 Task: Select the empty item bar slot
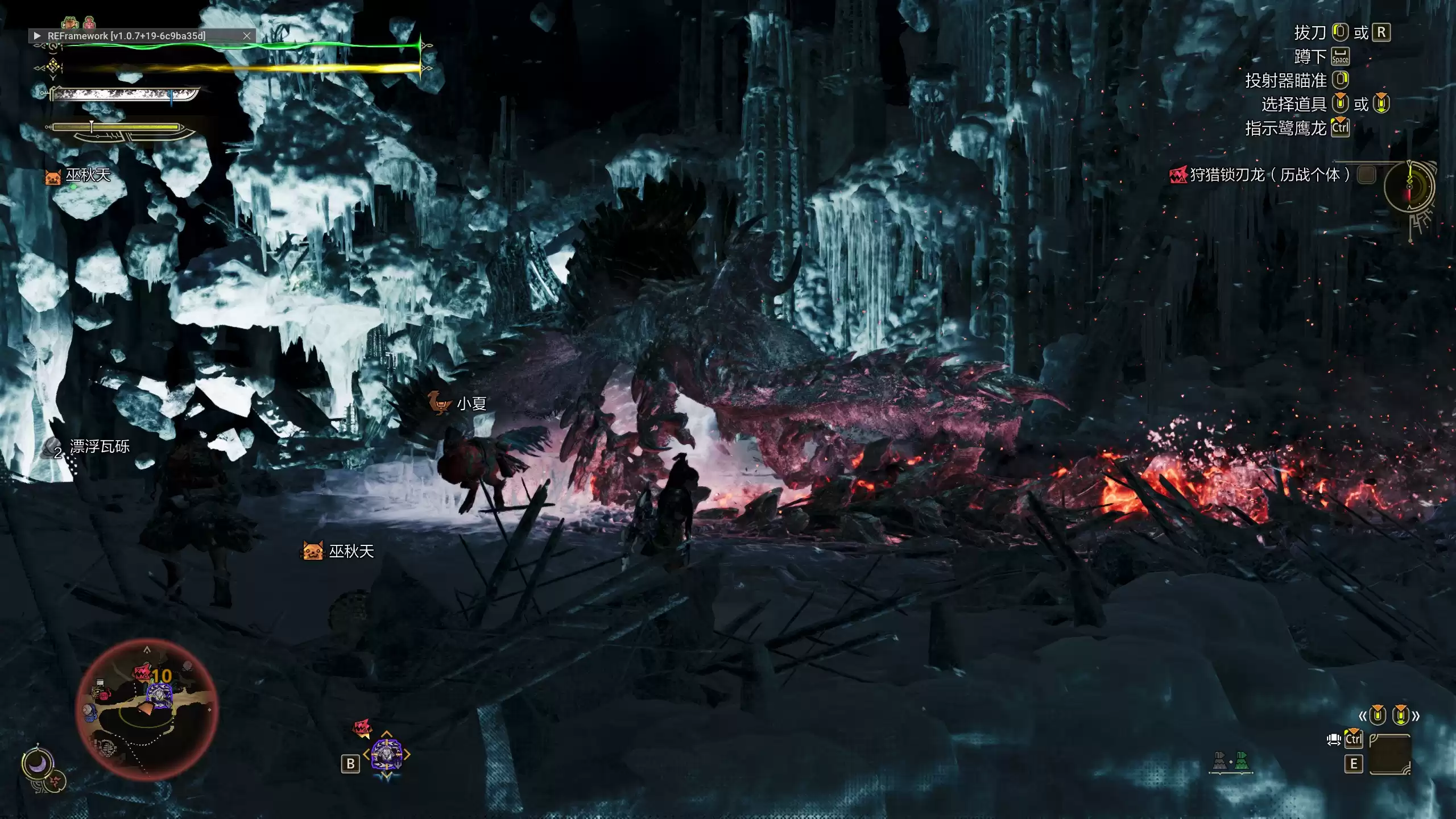(x=1390, y=754)
